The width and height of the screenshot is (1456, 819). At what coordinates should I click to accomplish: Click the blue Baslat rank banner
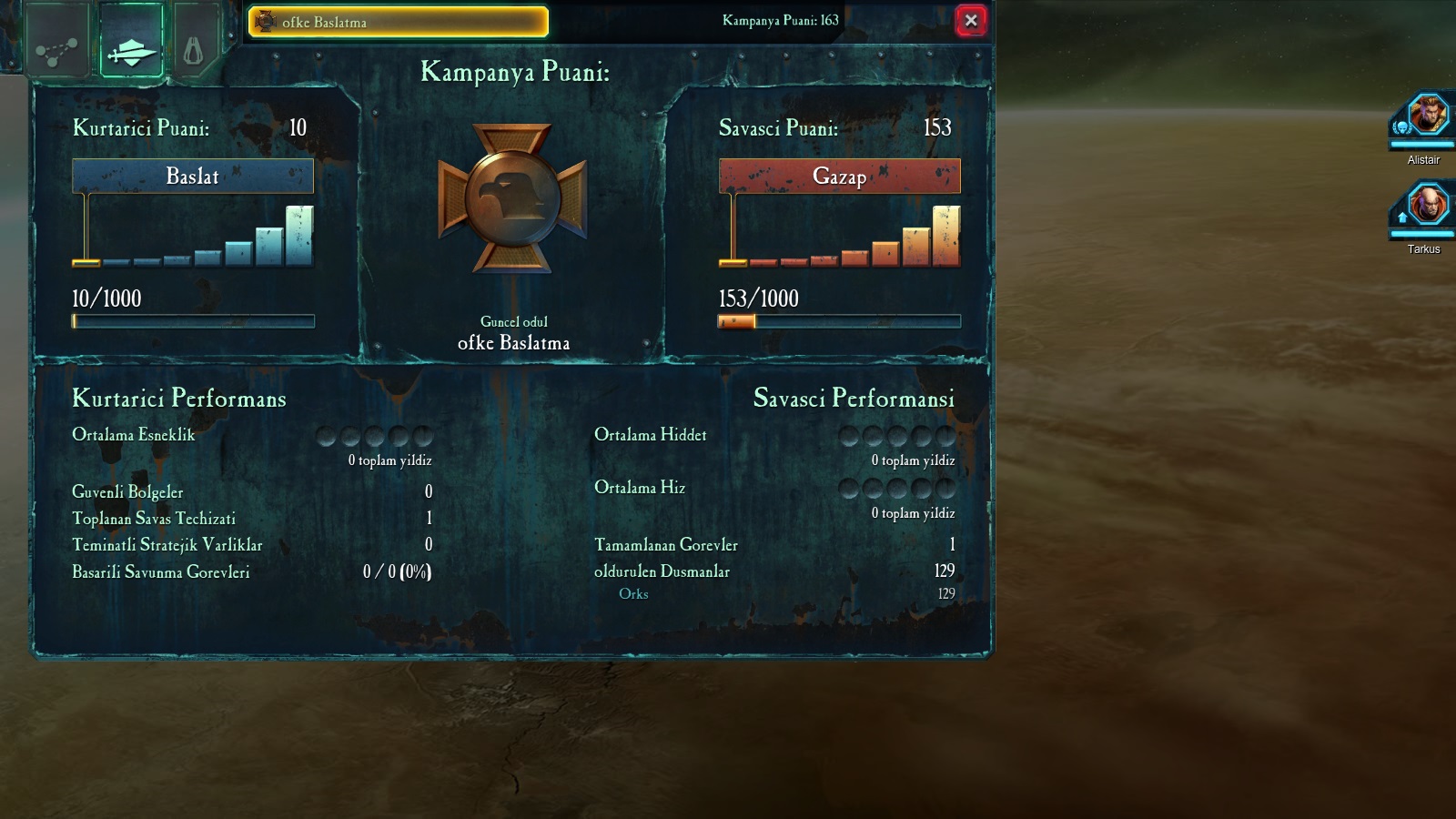click(x=193, y=176)
